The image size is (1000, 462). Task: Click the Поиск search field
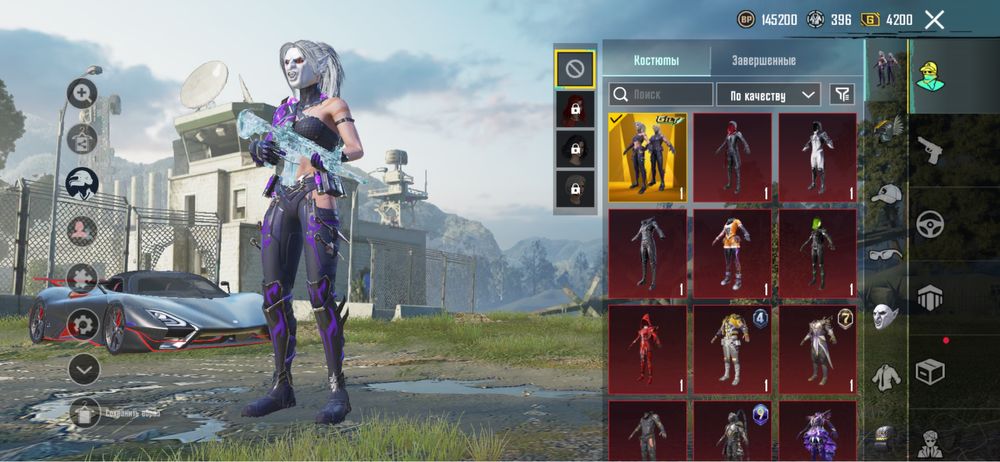pos(660,95)
